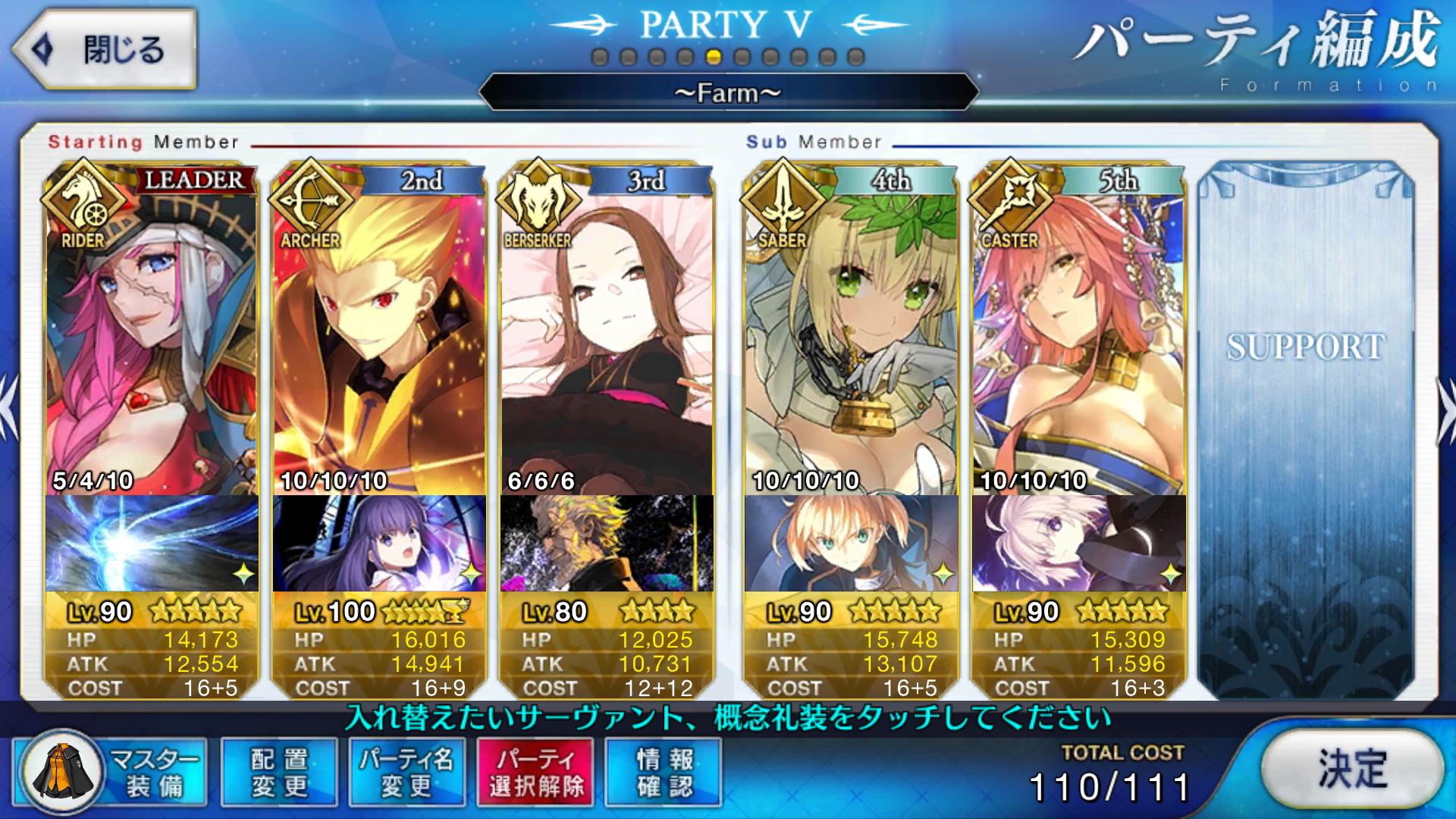
Task: Open the empty SUPPORT slot
Action: [x=1306, y=425]
